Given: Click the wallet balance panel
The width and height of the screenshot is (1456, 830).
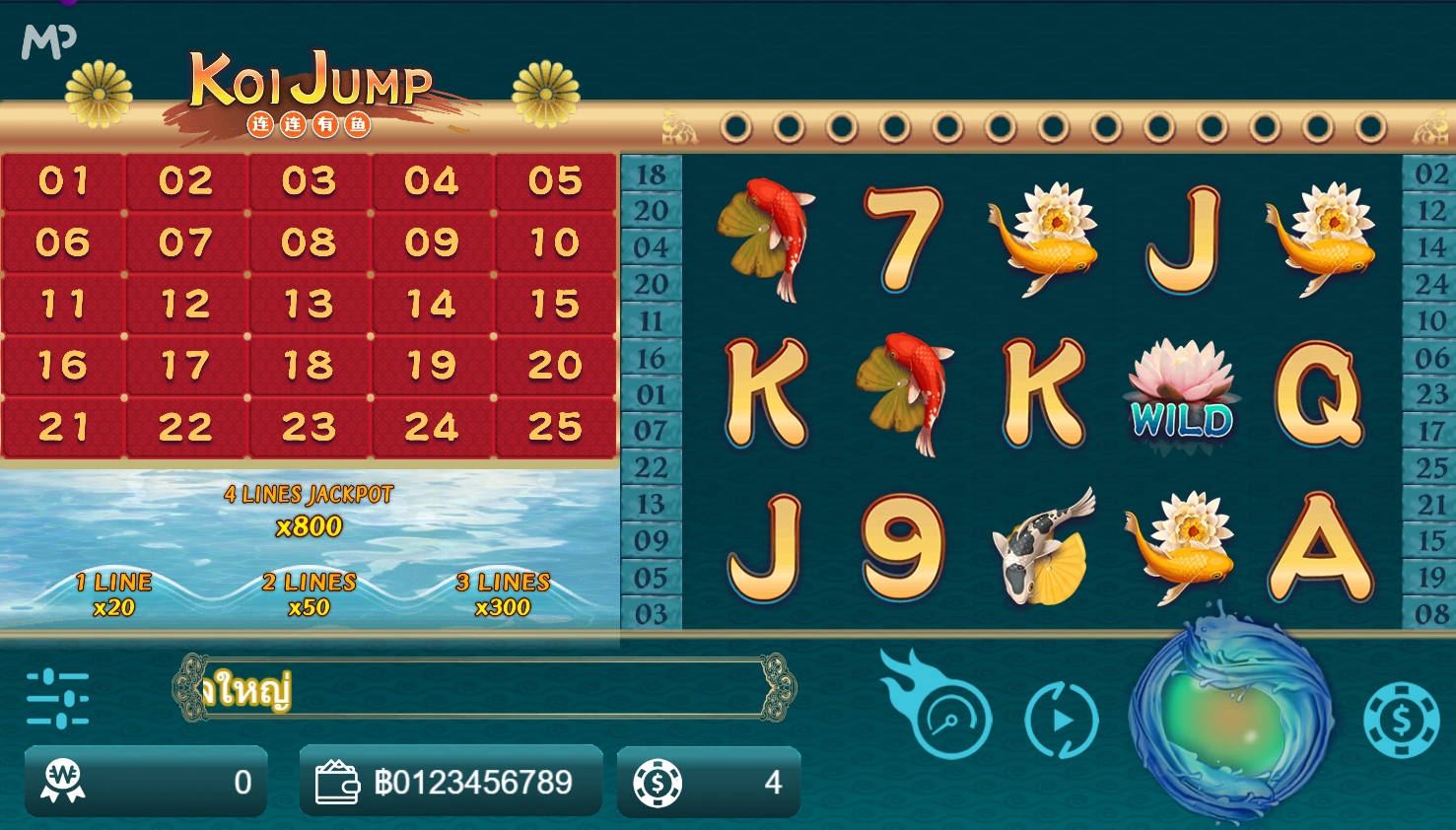Looking at the screenshot, I should tap(451, 782).
